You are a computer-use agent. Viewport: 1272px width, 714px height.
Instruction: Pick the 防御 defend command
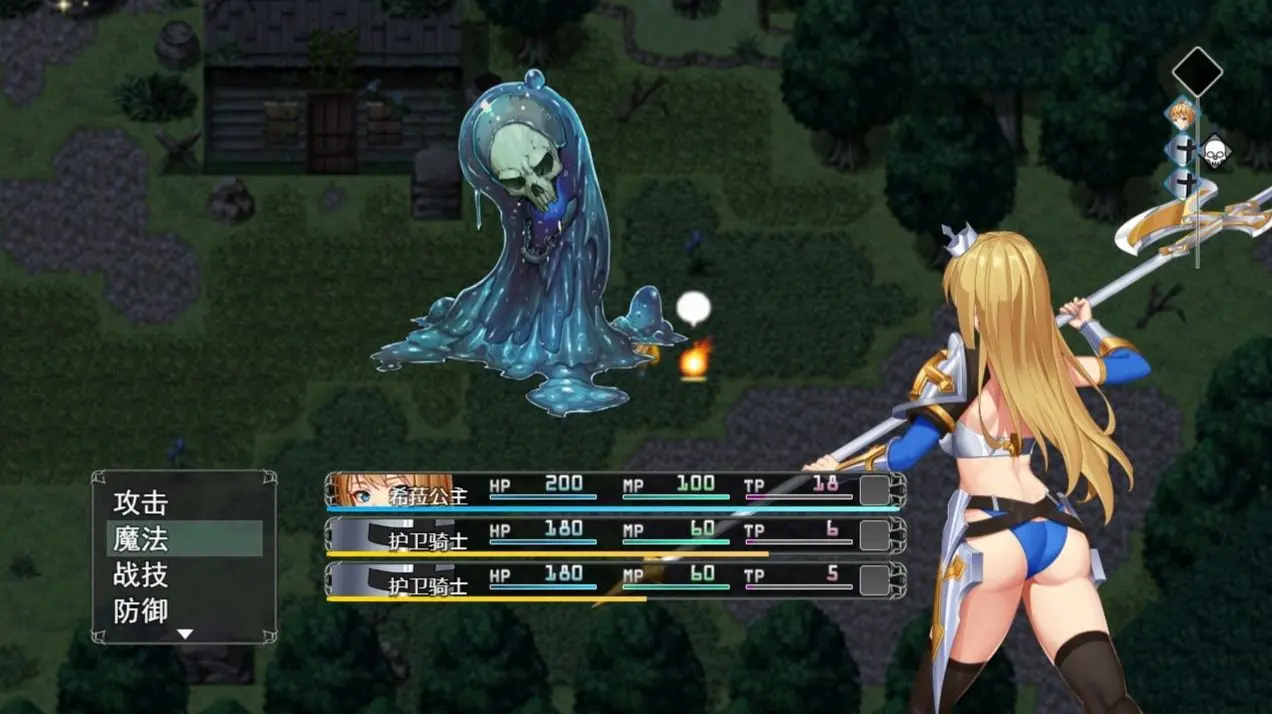[141, 610]
